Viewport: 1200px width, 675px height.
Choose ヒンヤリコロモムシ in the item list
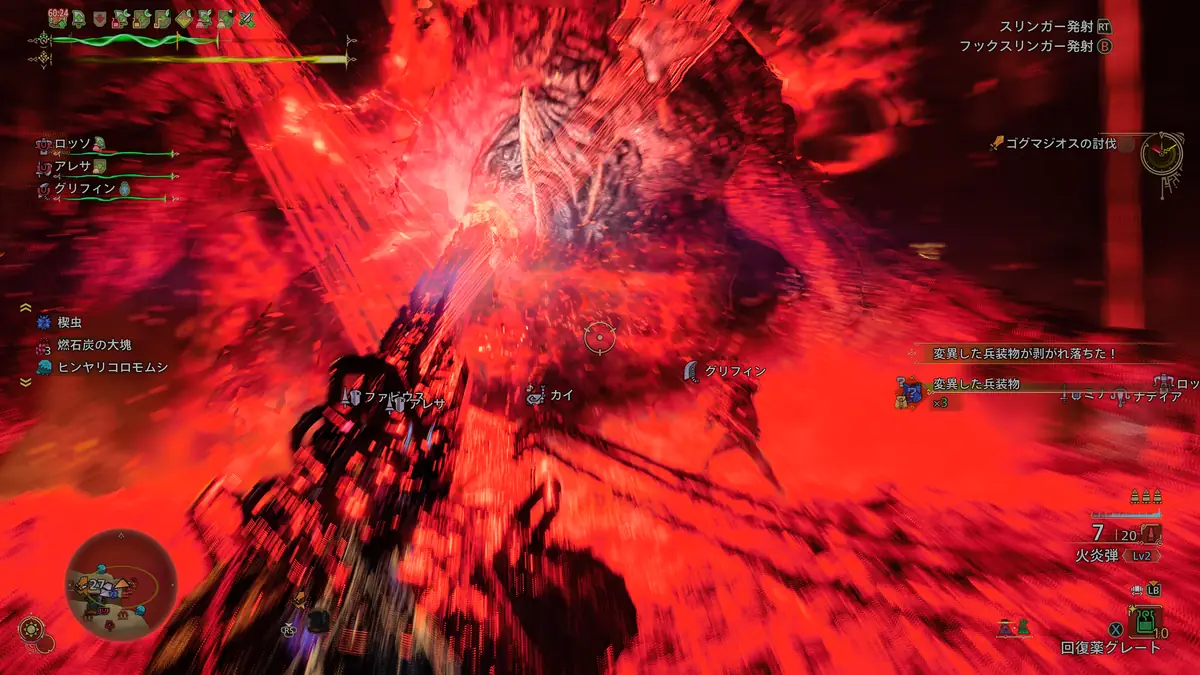[x=103, y=367]
